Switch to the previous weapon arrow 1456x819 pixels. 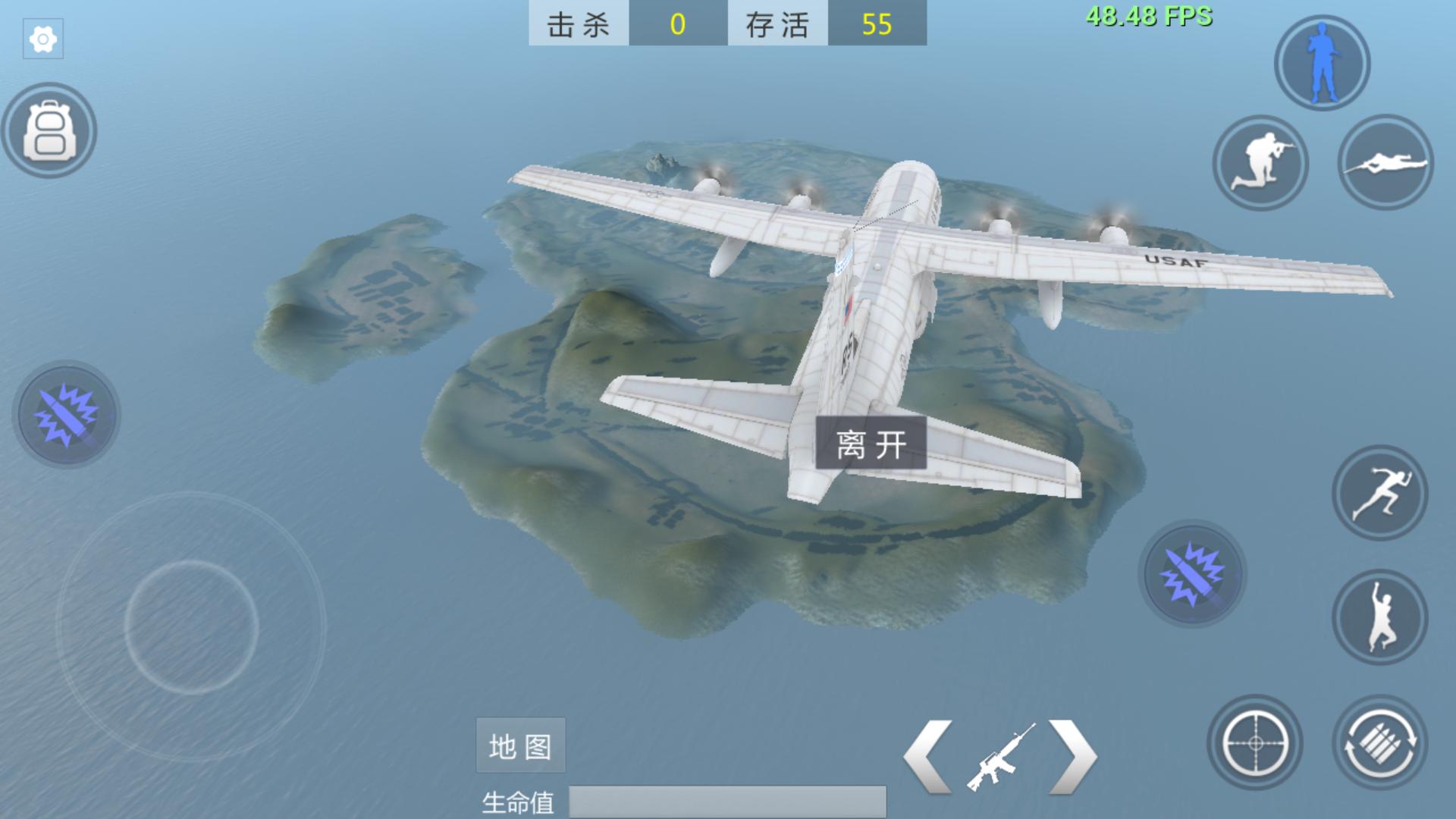(x=928, y=756)
